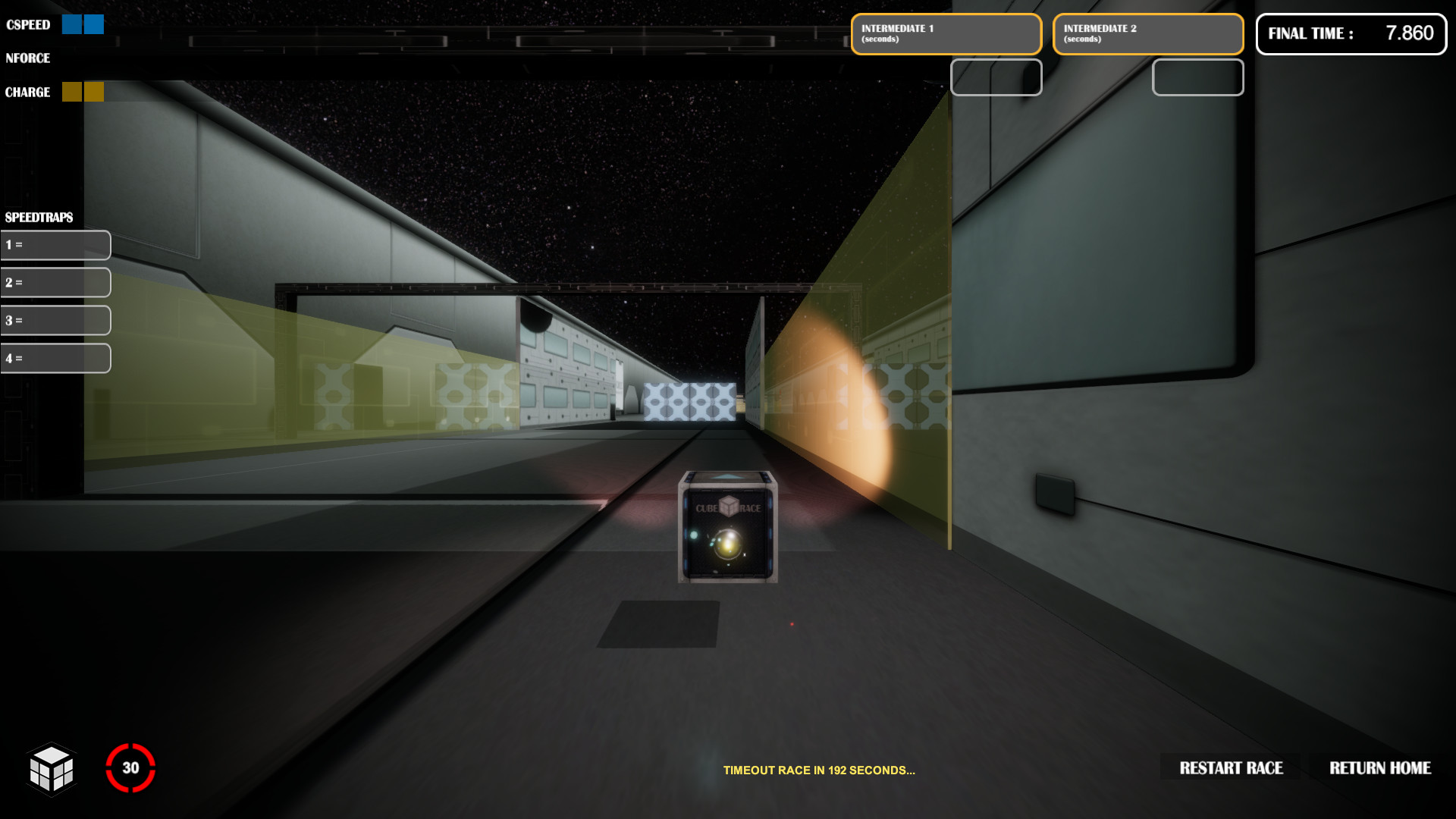Expand speedtrap slot 3
The image size is (1456, 819).
tap(55, 320)
